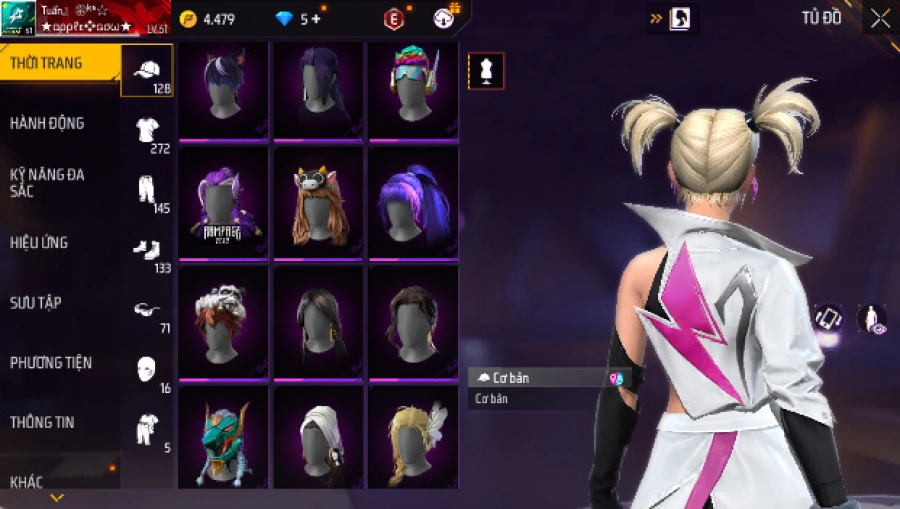Open the Sưu Tập section

[x=36, y=302]
